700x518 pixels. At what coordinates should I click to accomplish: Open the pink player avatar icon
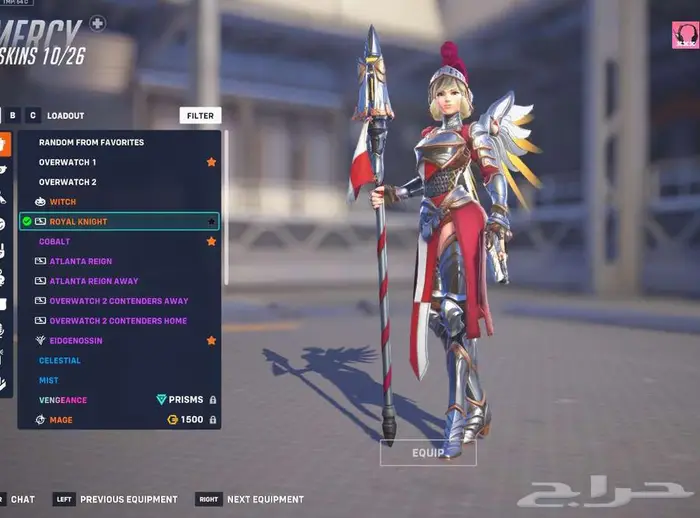click(x=685, y=35)
